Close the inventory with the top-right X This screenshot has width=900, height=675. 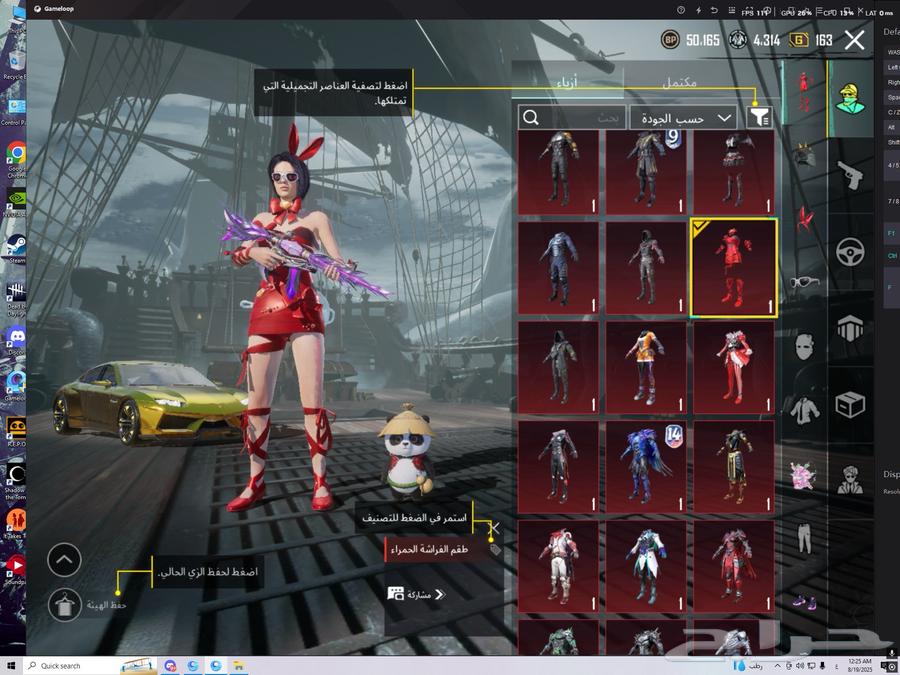(854, 40)
